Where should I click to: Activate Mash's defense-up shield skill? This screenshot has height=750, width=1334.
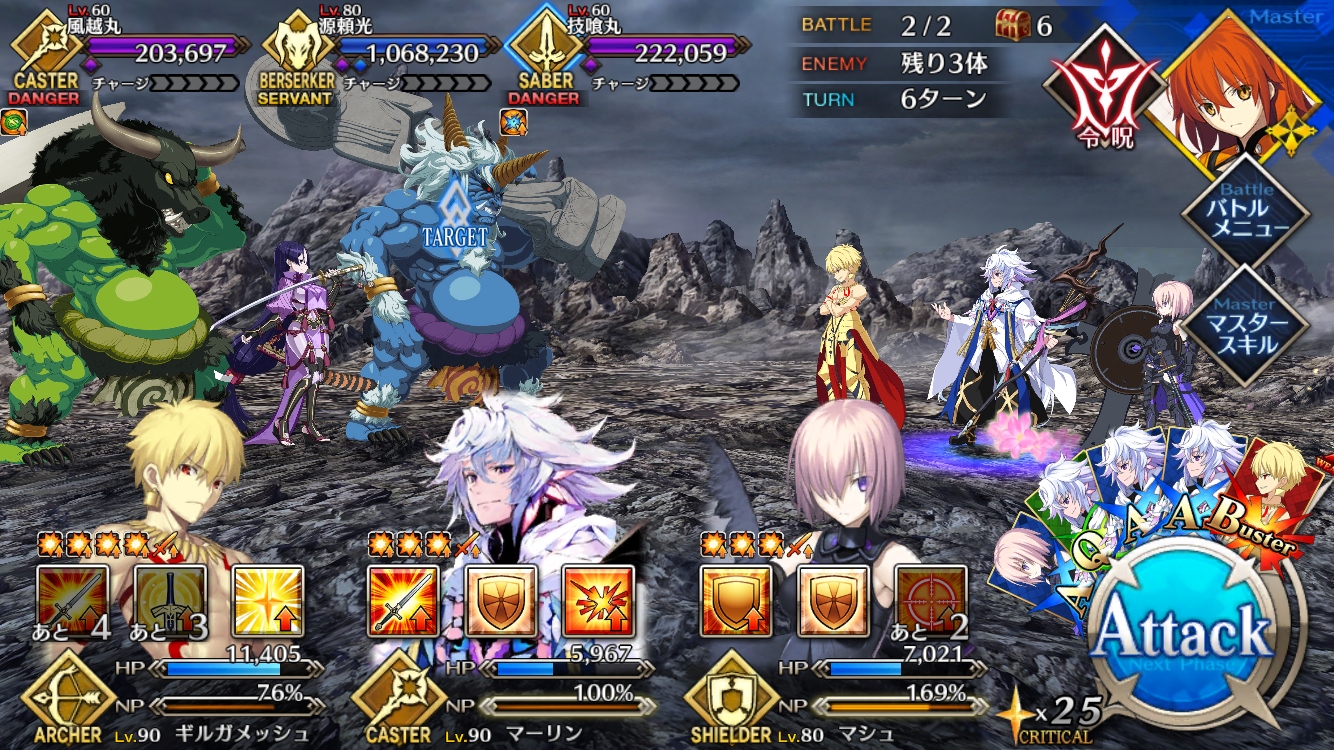[735, 600]
